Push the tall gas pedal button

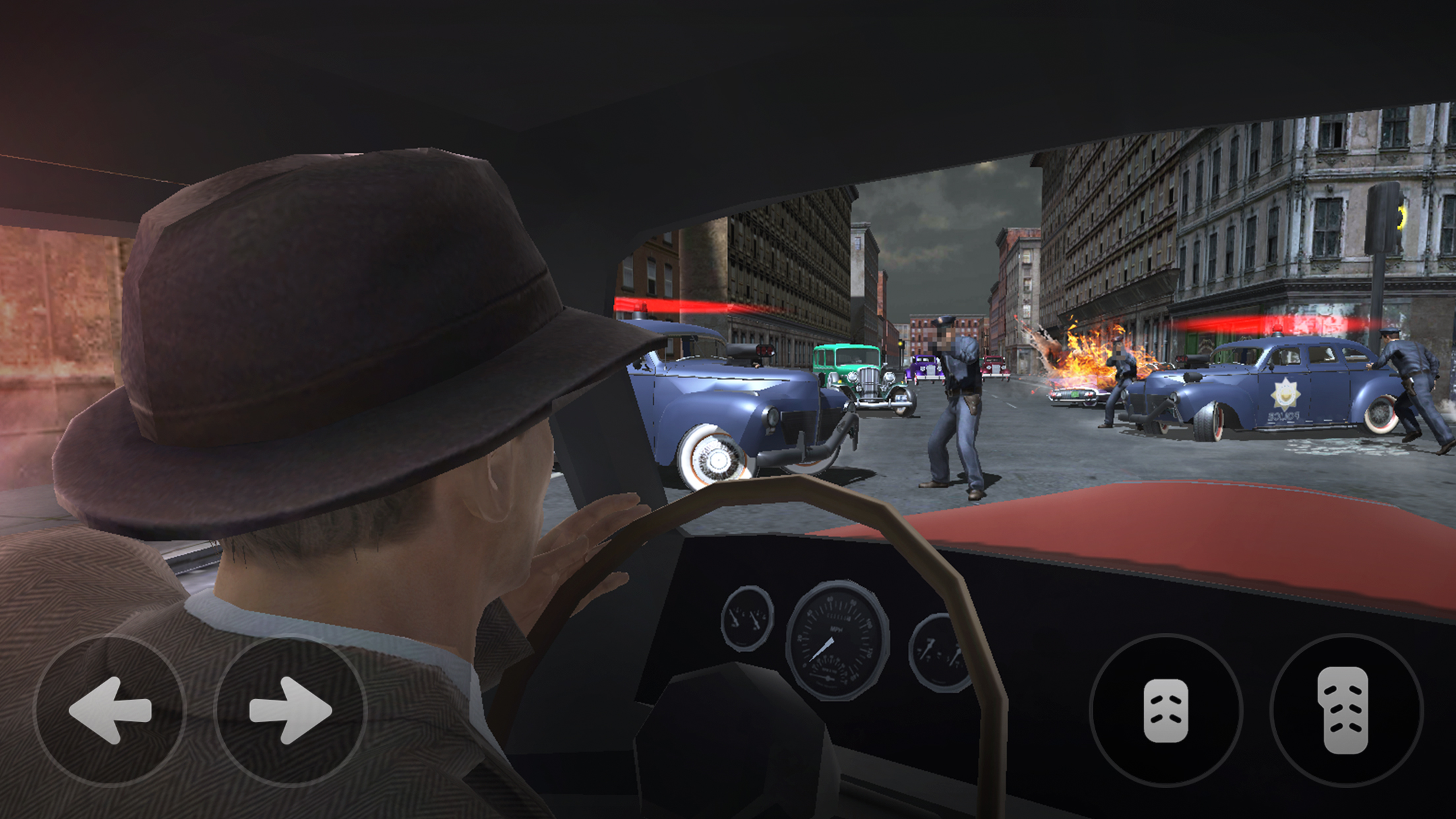[1345, 710]
